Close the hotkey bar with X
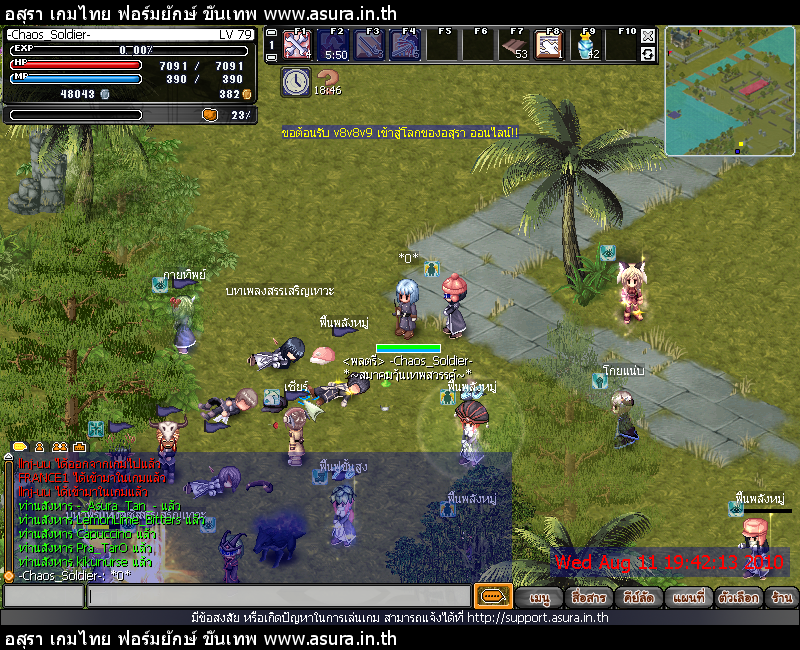800x650 pixels. click(648, 36)
